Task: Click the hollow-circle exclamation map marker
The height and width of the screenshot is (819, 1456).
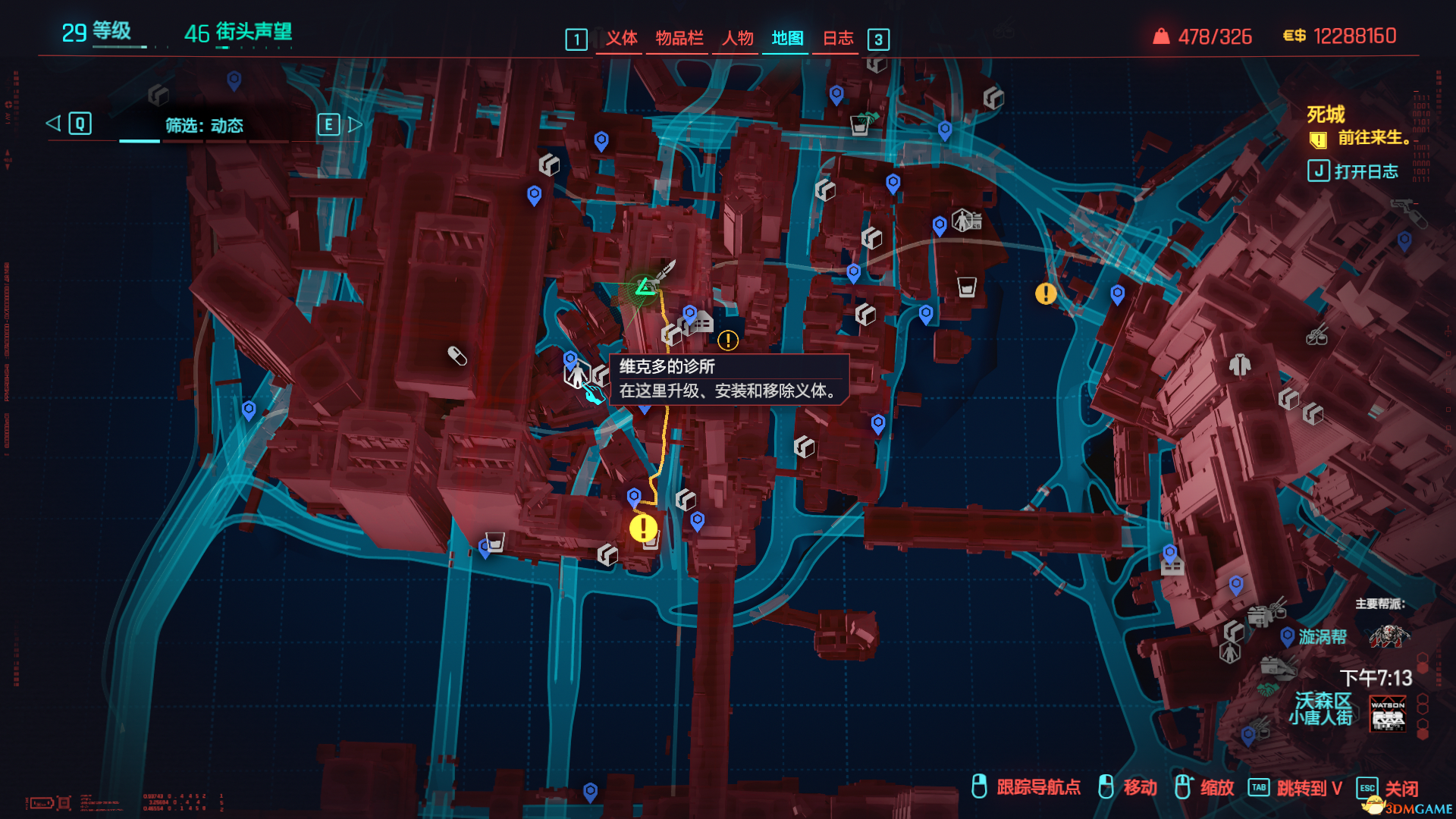Action: coord(728,340)
